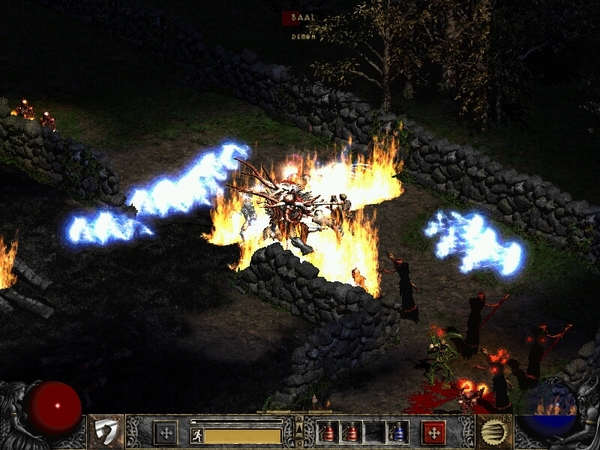Use the blue mana potion in the belt
600x450 pixels.
398,433
